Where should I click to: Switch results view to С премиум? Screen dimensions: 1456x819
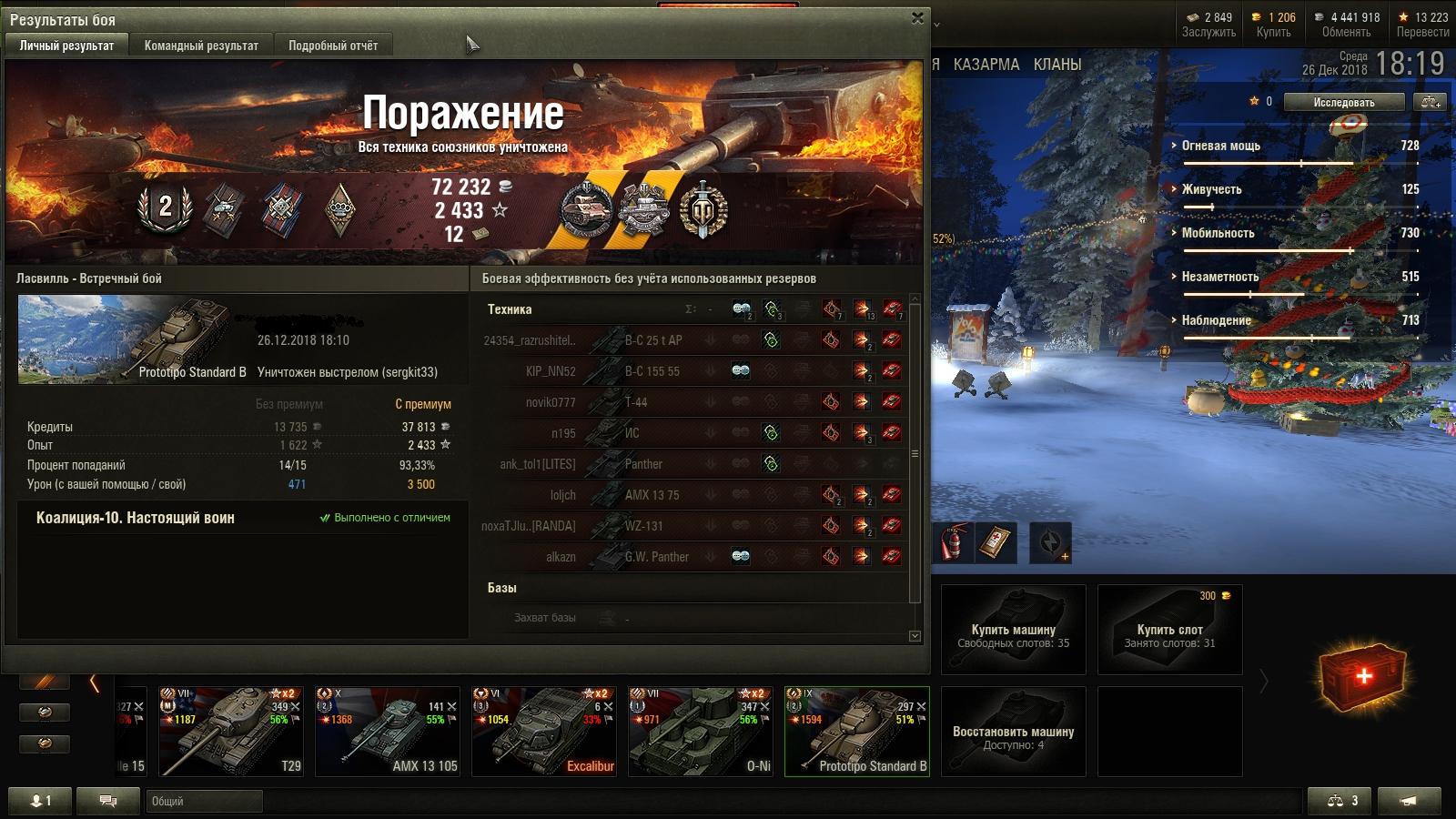tap(425, 403)
